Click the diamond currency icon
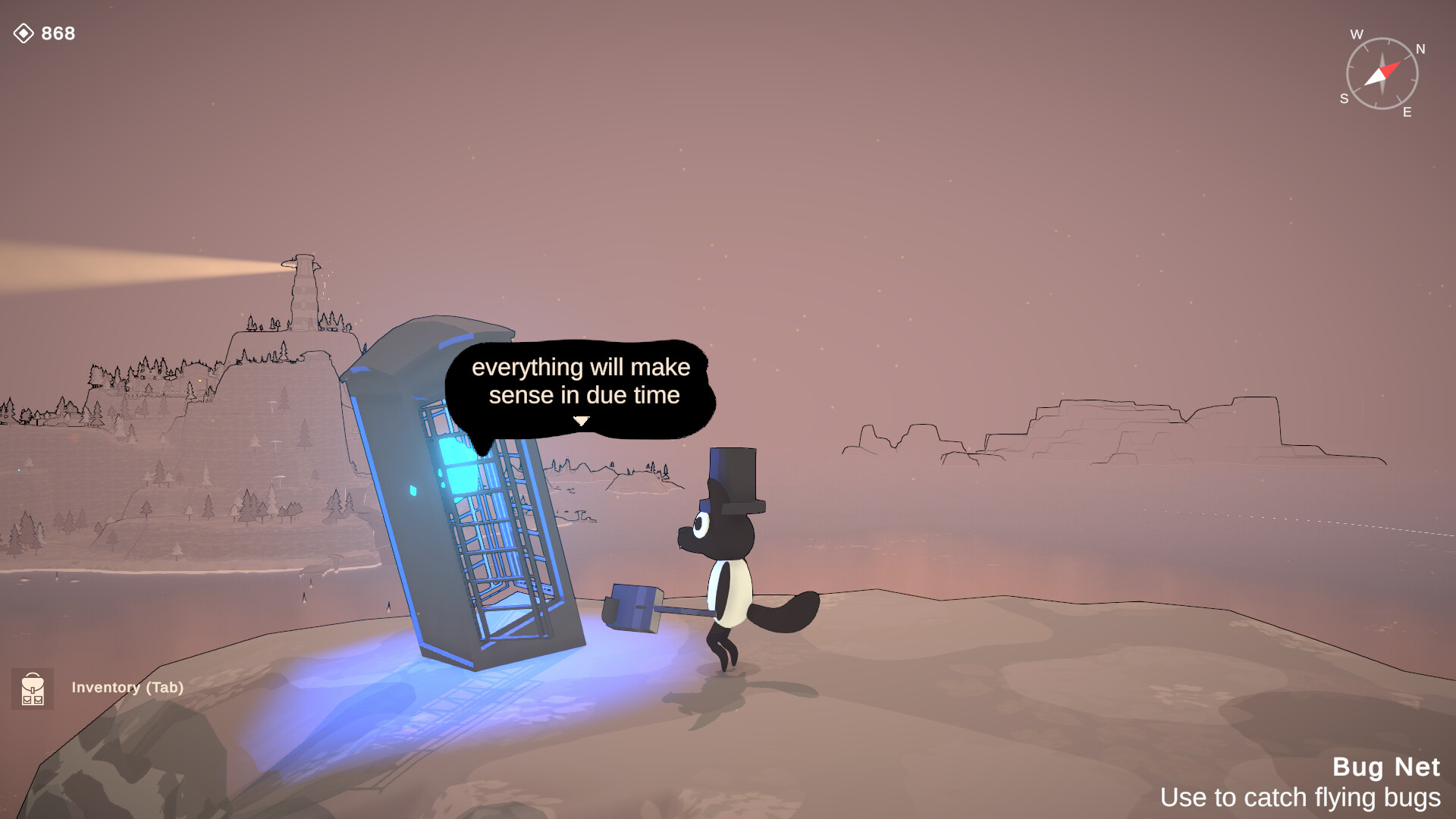Image resolution: width=1456 pixels, height=819 pixels. coord(25,33)
